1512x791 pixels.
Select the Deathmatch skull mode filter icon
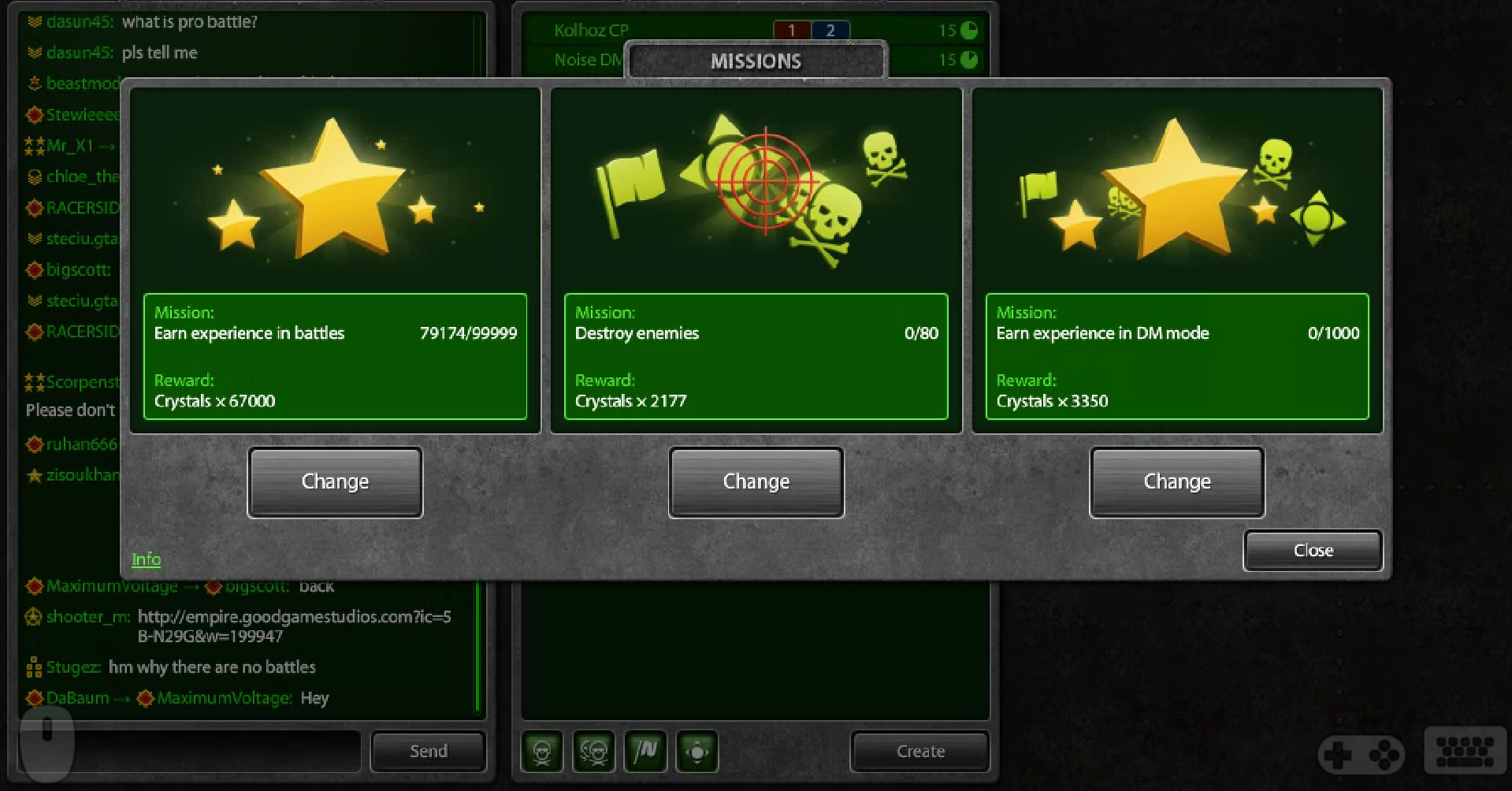point(544,752)
